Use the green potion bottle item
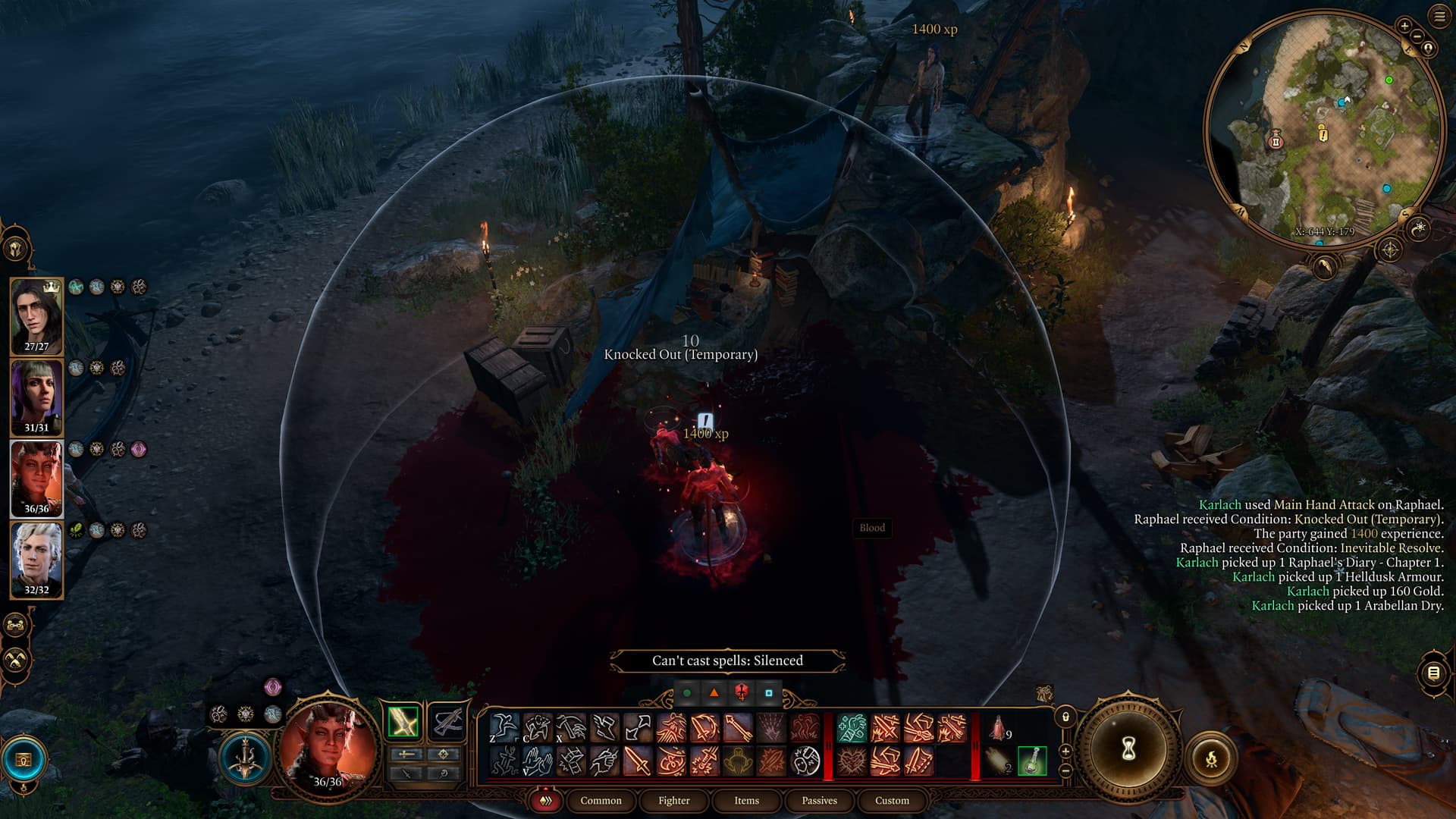 1032,761
